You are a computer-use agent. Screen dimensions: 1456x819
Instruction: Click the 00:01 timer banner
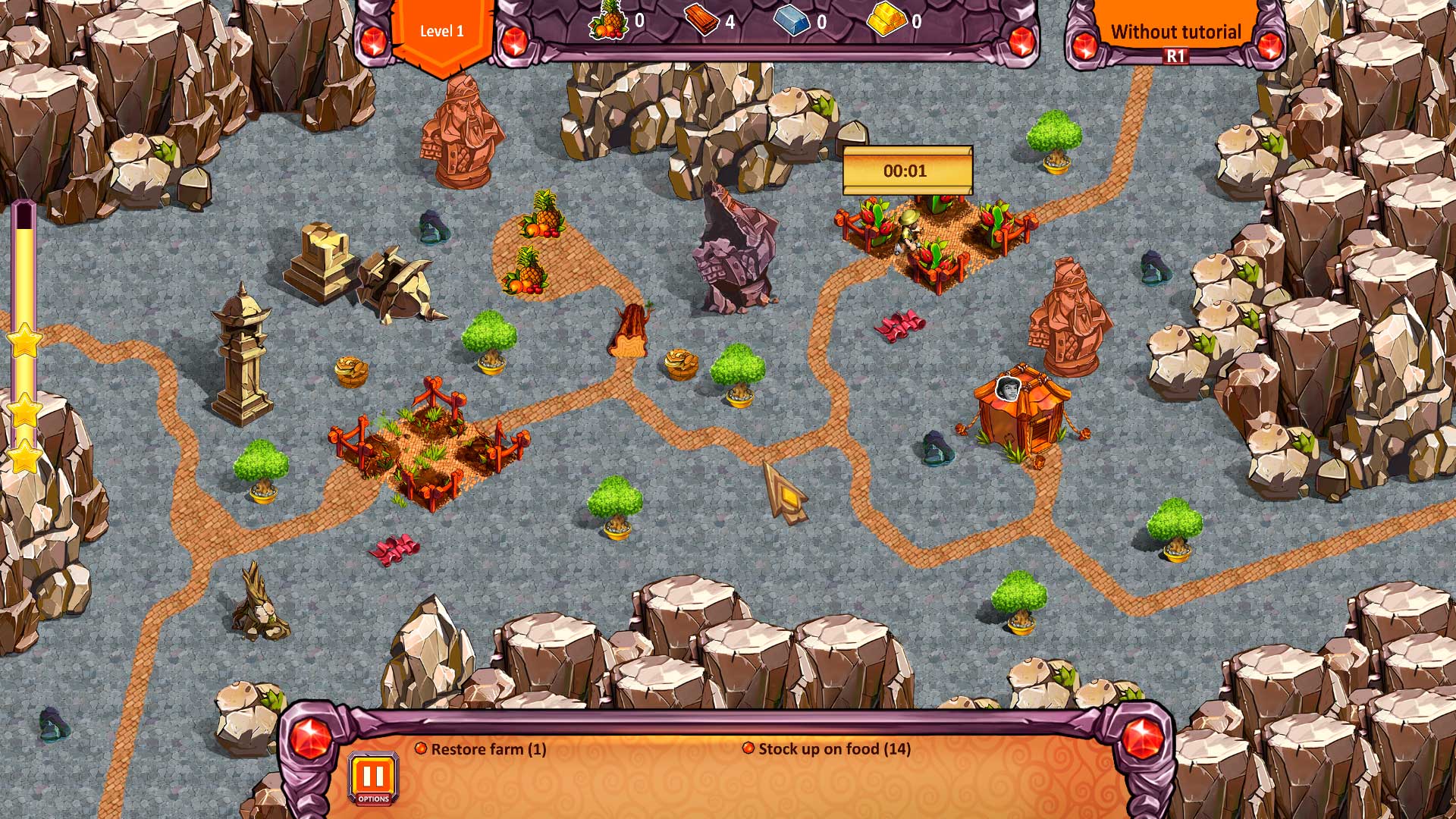click(907, 171)
